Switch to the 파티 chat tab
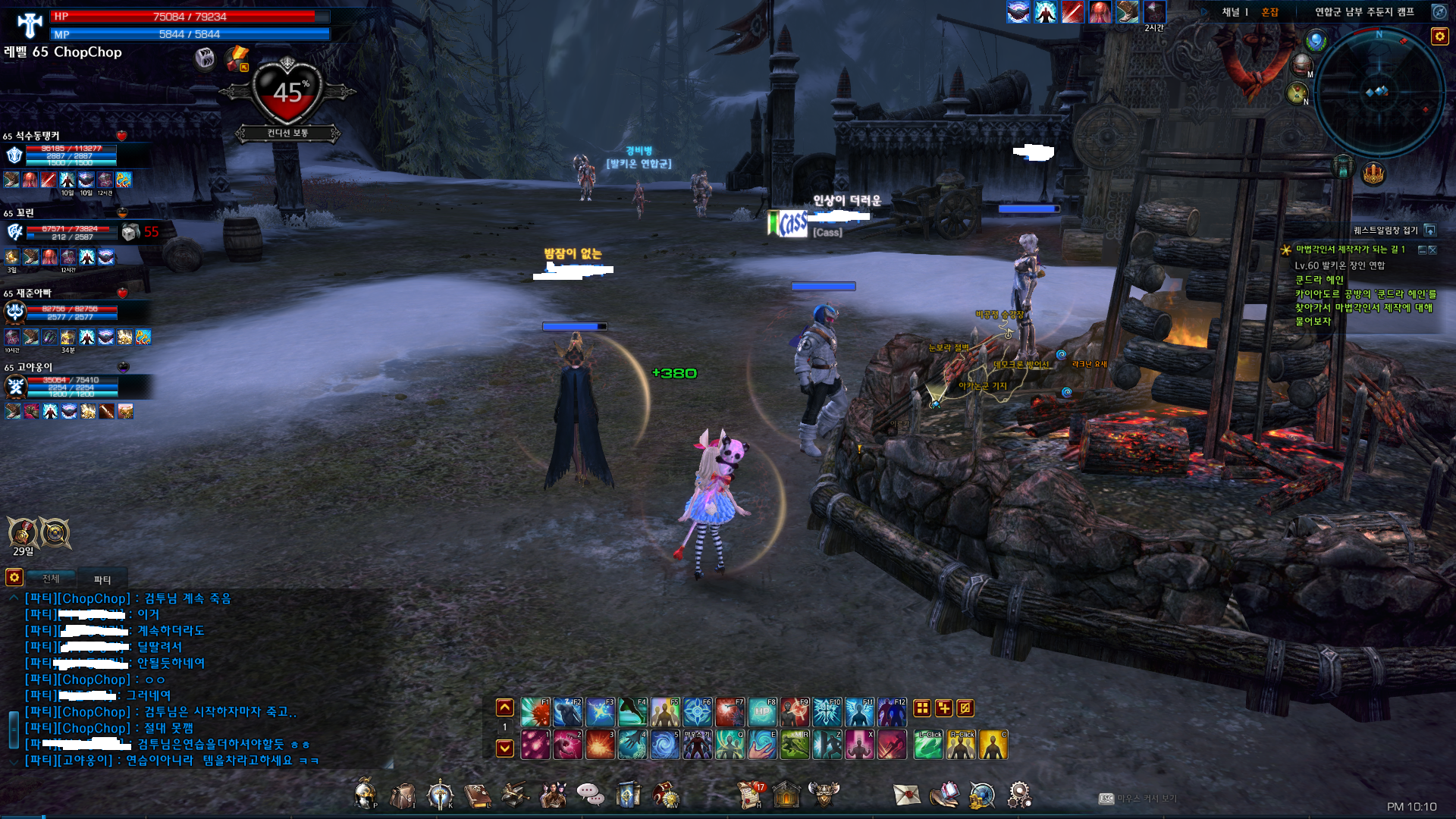Image resolution: width=1456 pixels, height=819 pixels. click(x=102, y=579)
